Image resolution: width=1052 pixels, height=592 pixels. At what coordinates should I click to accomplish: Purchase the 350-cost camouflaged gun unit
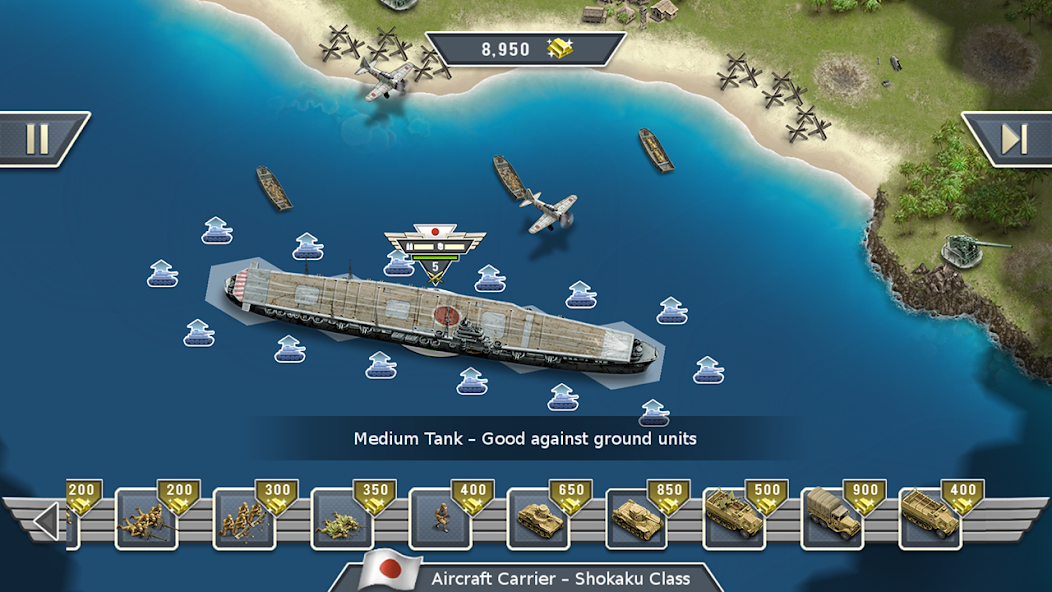[343, 518]
